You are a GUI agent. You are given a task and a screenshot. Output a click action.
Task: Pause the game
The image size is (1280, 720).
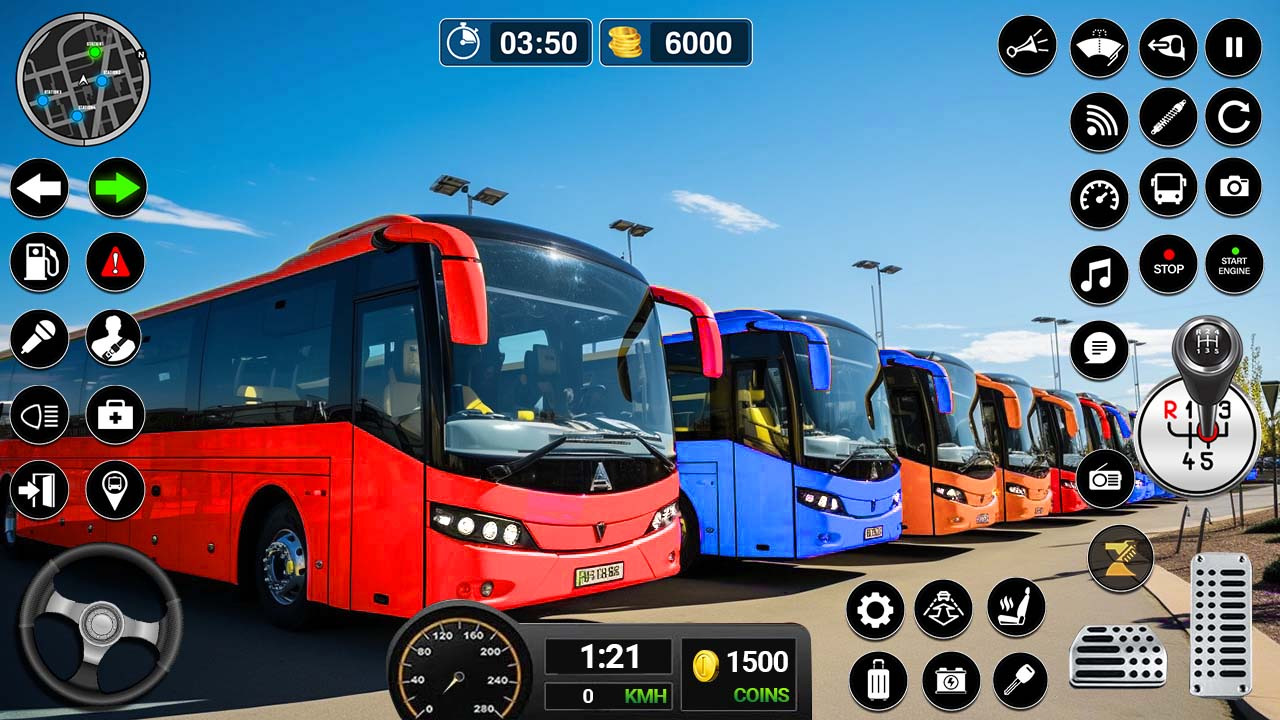pyautogui.click(x=1233, y=47)
